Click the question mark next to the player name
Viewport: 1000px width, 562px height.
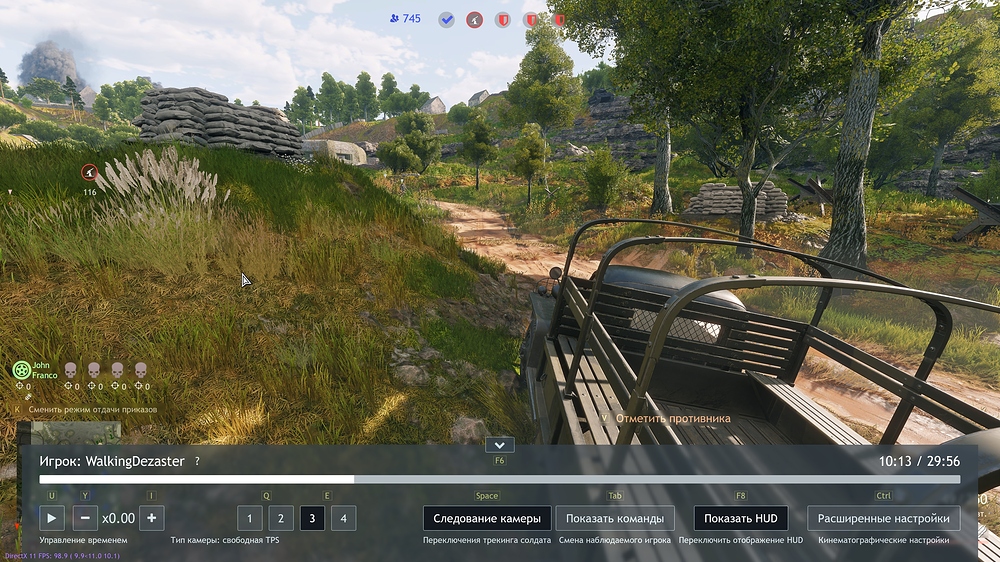click(x=197, y=461)
